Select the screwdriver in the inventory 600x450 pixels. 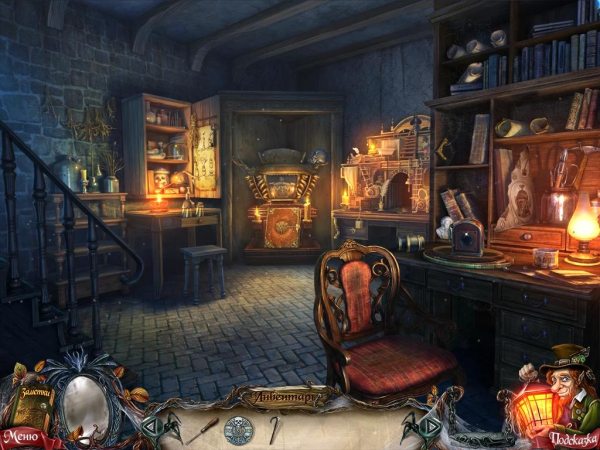tap(204, 430)
